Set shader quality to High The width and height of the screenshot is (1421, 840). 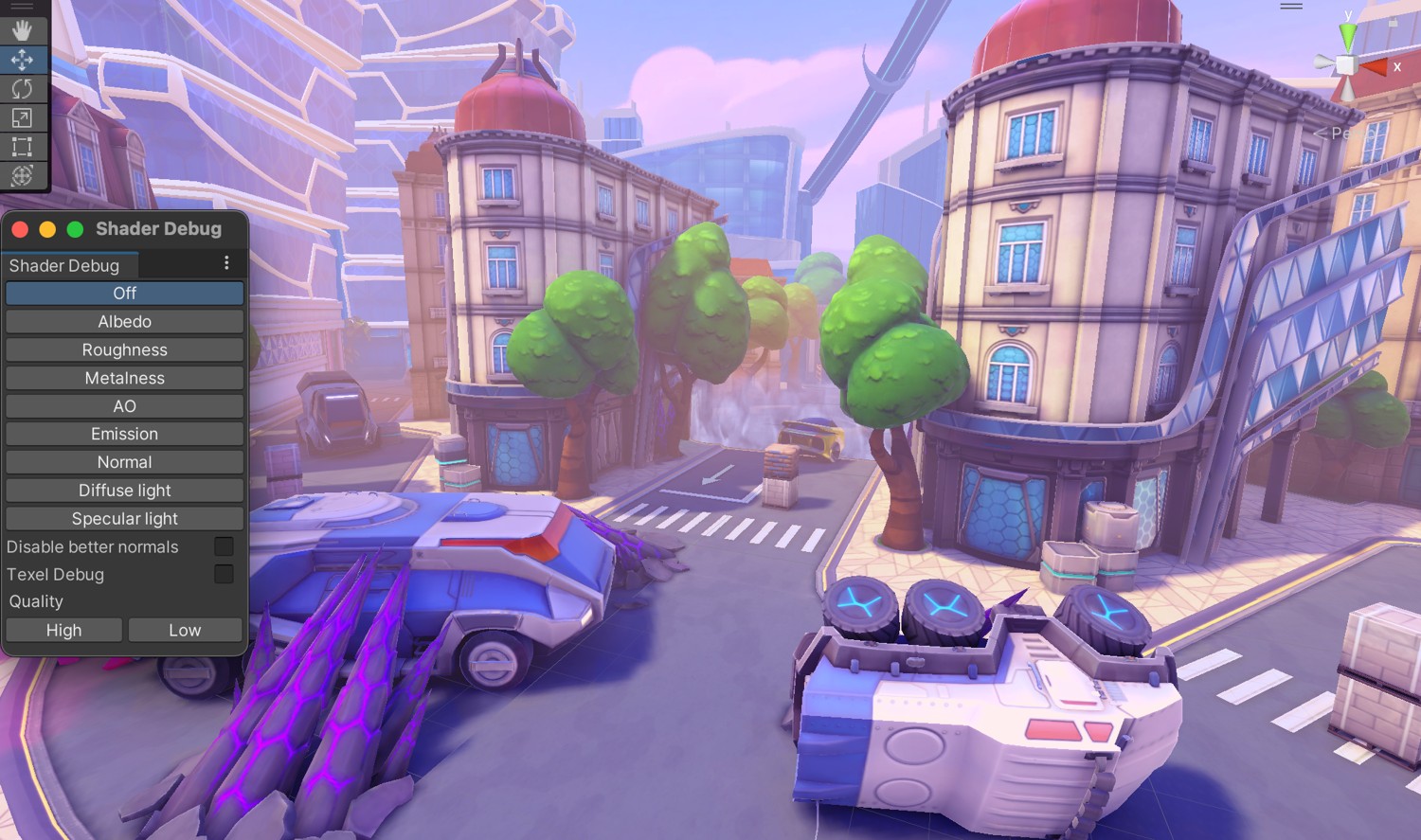(x=64, y=631)
